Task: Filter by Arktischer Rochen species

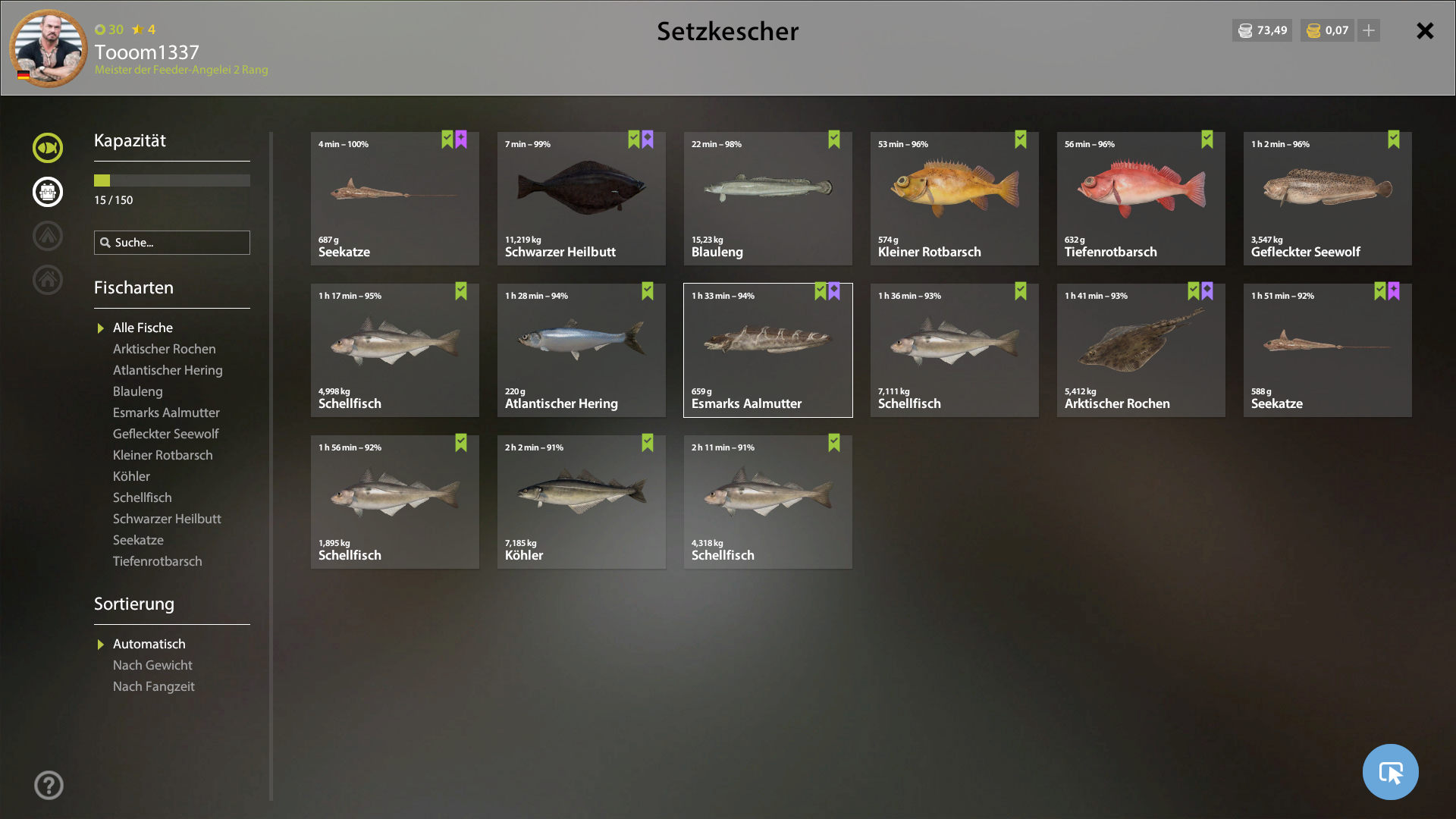Action: point(164,349)
